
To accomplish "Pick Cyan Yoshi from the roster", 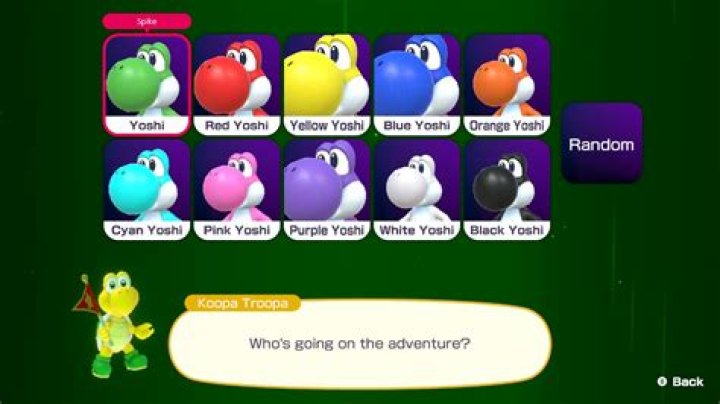I will click(x=146, y=190).
